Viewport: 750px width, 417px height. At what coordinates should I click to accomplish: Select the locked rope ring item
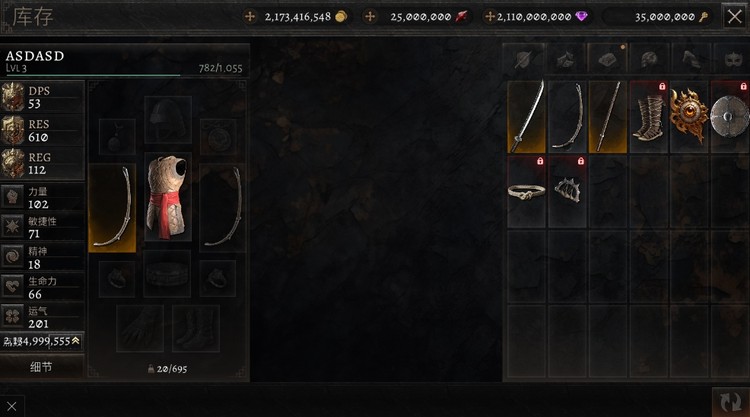527,190
